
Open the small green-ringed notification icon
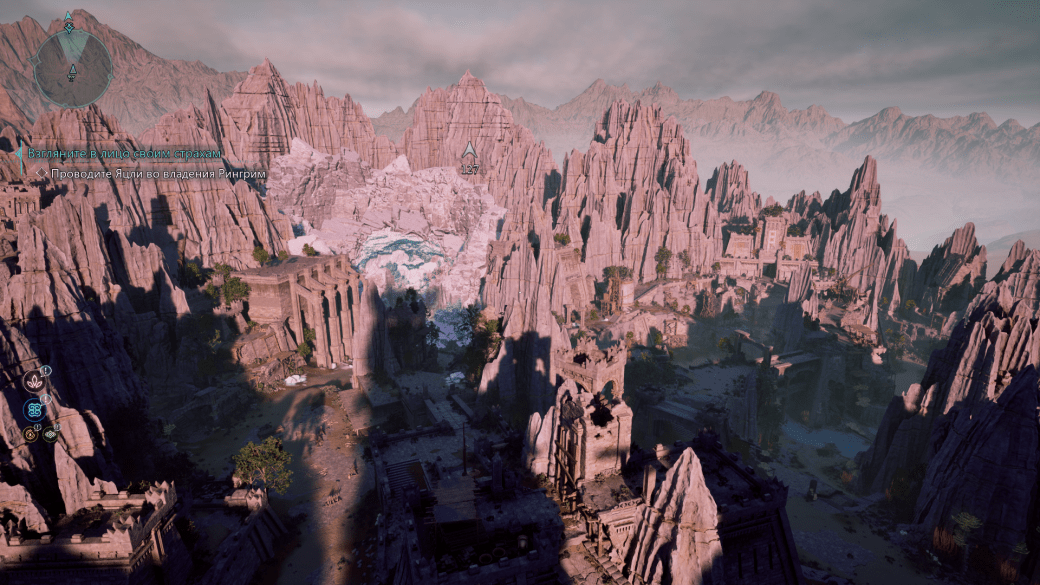click(49, 434)
